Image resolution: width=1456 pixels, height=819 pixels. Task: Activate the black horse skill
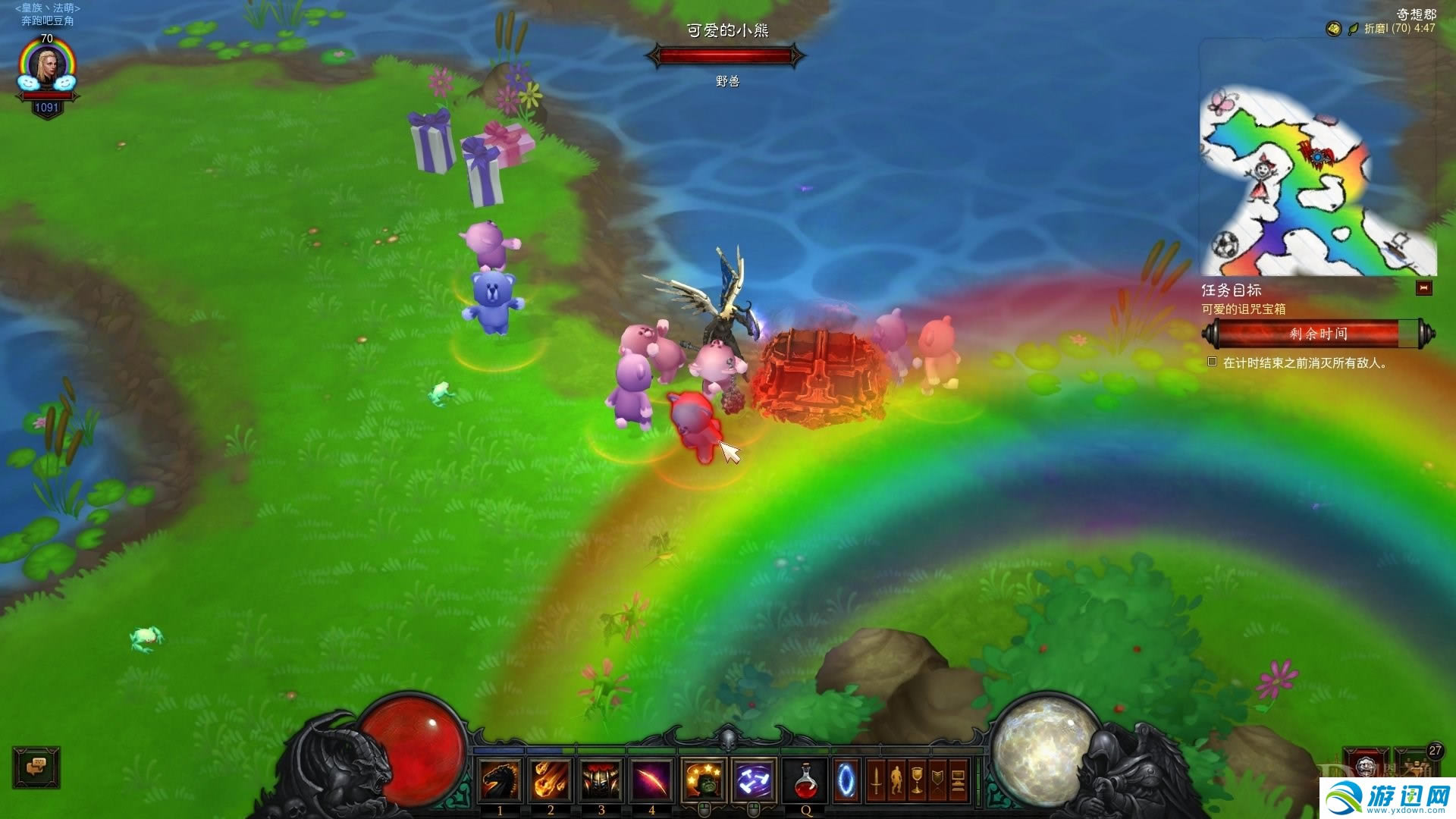(500, 780)
